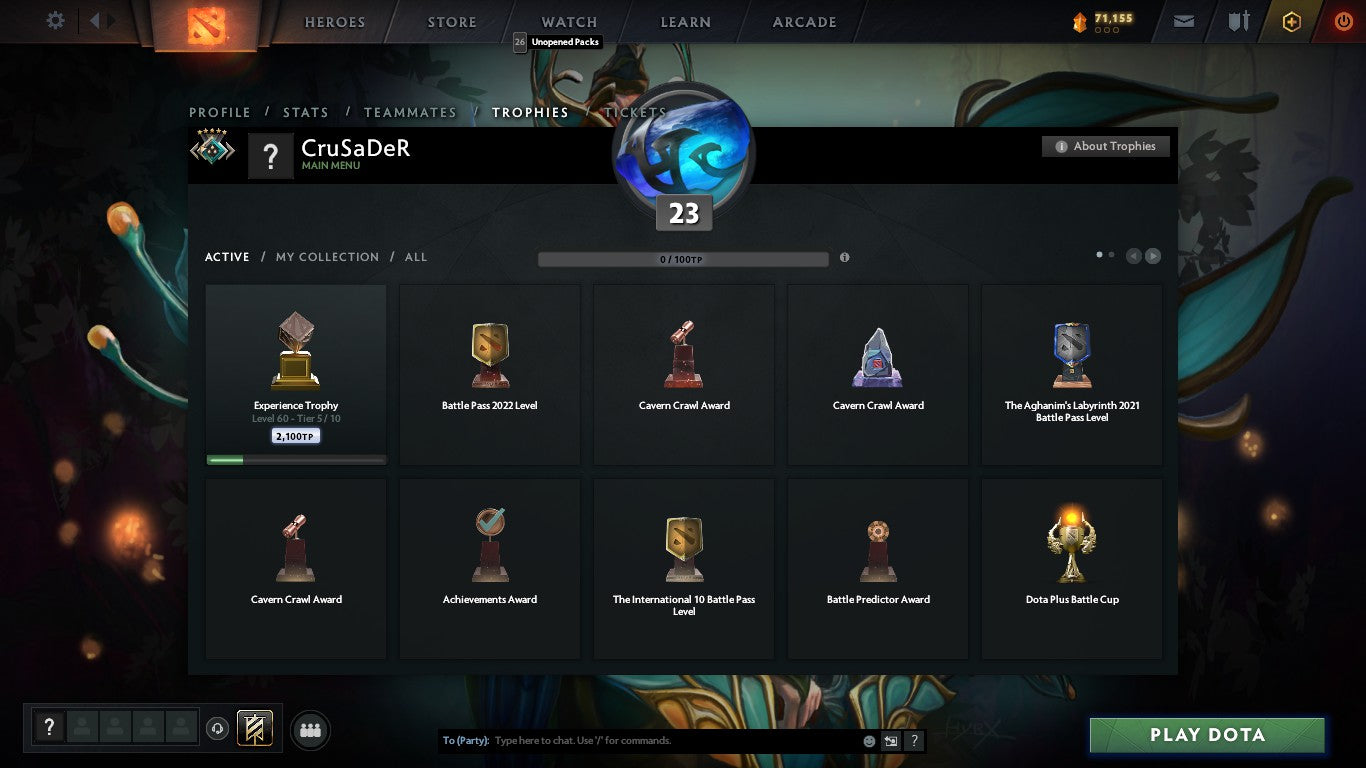This screenshot has width=1366, height=768.
Task: Show the My Collection trophies filter
Action: [x=327, y=257]
